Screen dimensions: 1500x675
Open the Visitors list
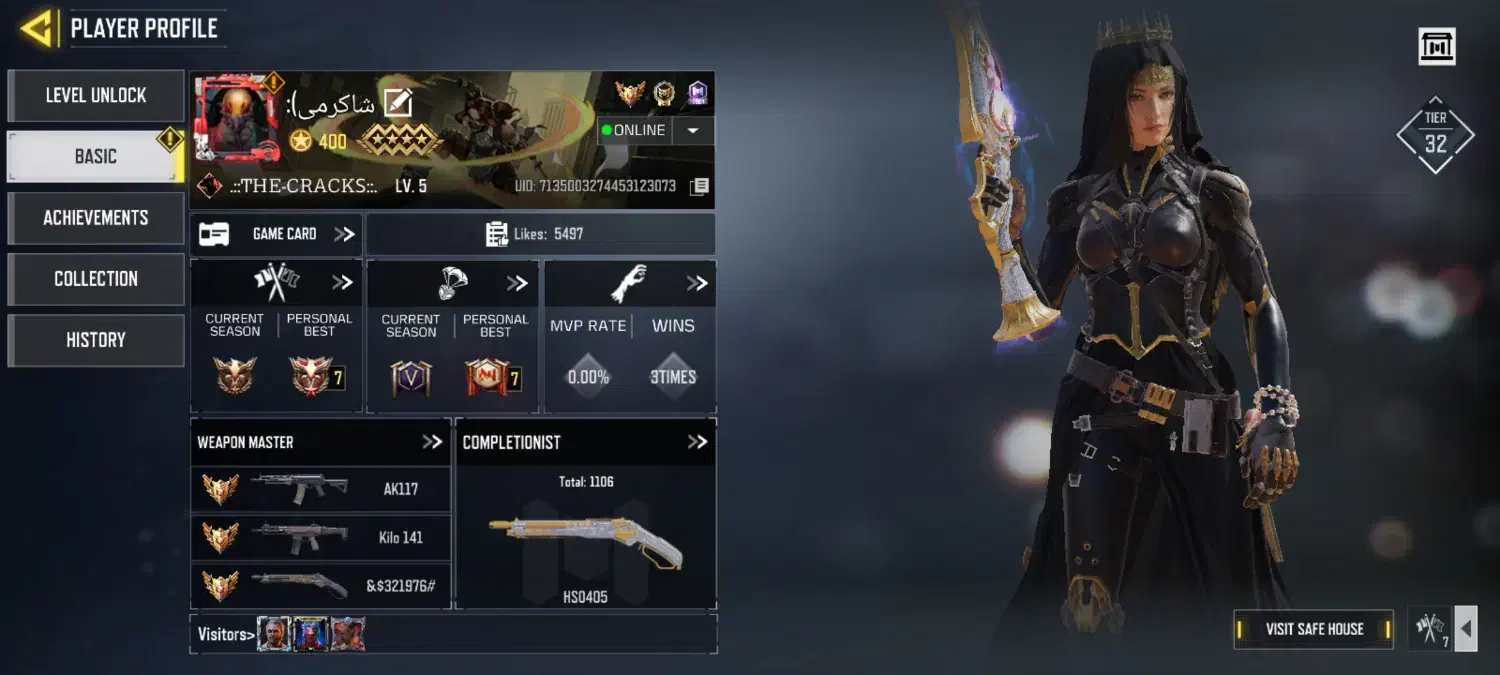point(222,634)
